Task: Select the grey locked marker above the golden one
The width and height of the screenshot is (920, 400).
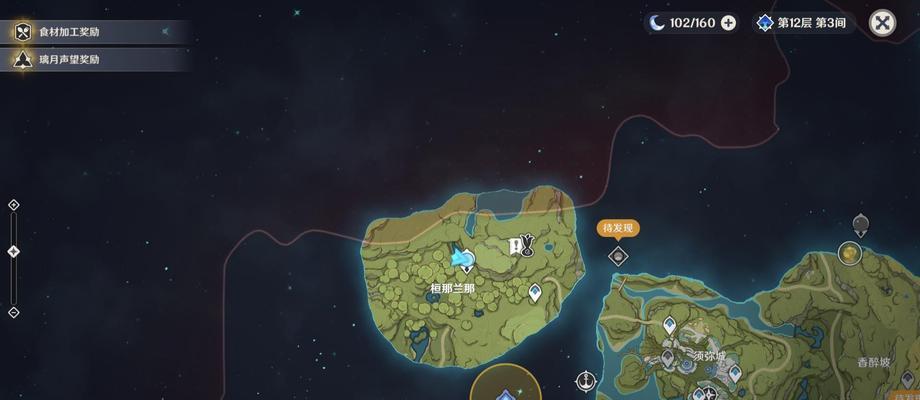Action: tap(860, 224)
